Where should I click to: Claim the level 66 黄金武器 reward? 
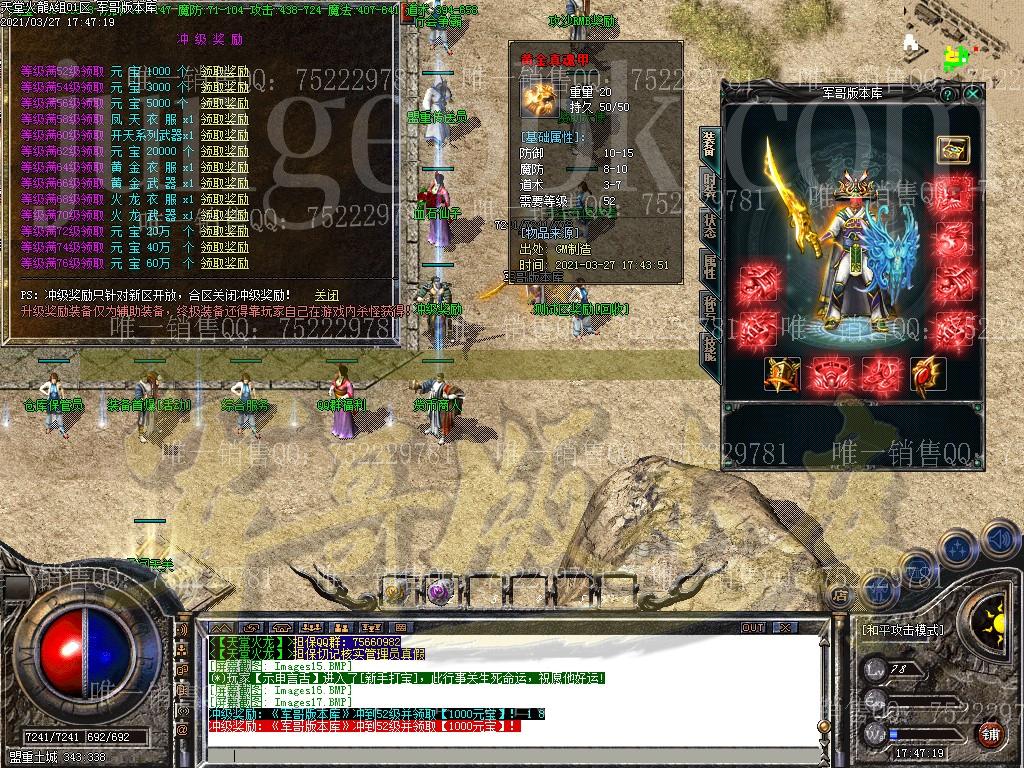click(x=224, y=183)
